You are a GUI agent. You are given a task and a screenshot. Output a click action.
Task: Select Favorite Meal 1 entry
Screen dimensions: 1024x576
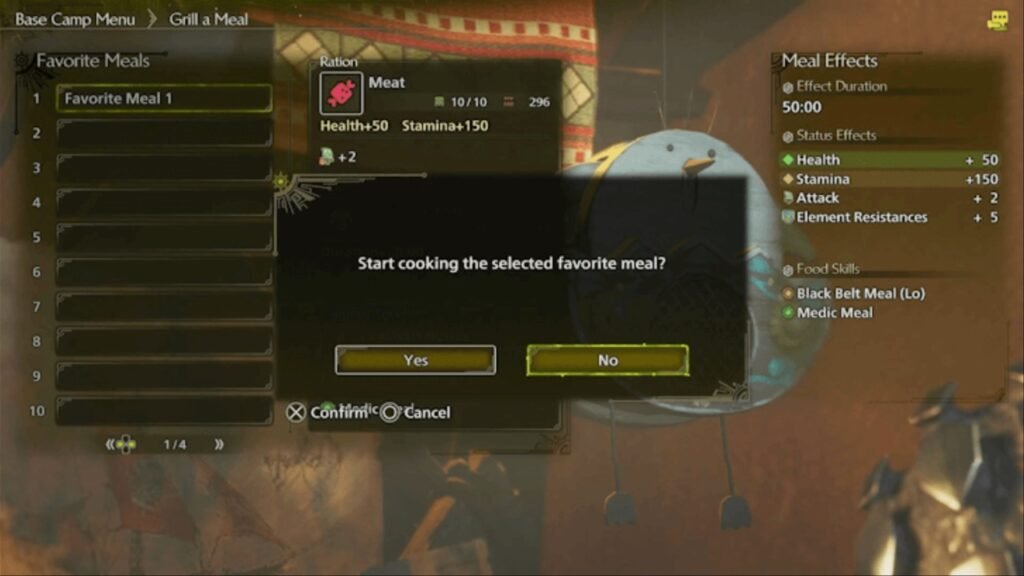pos(164,99)
